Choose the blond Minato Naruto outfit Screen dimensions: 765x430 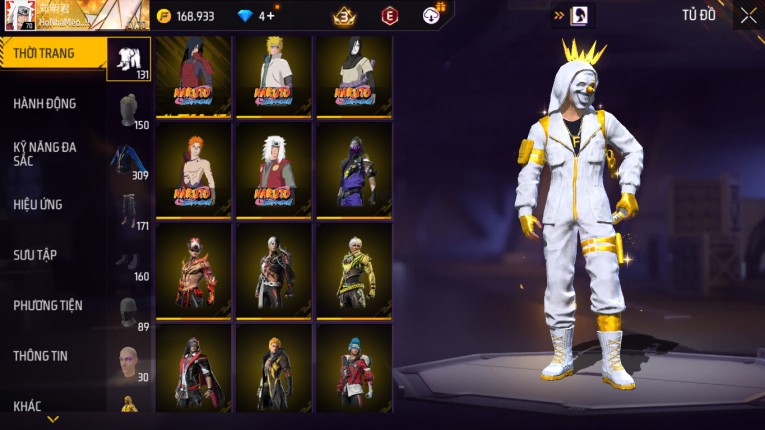coord(273,74)
